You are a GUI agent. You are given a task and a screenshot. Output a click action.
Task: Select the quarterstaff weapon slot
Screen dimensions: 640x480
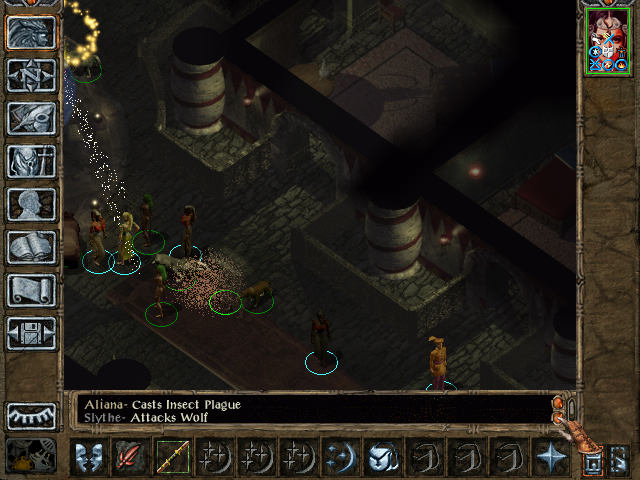173,457
